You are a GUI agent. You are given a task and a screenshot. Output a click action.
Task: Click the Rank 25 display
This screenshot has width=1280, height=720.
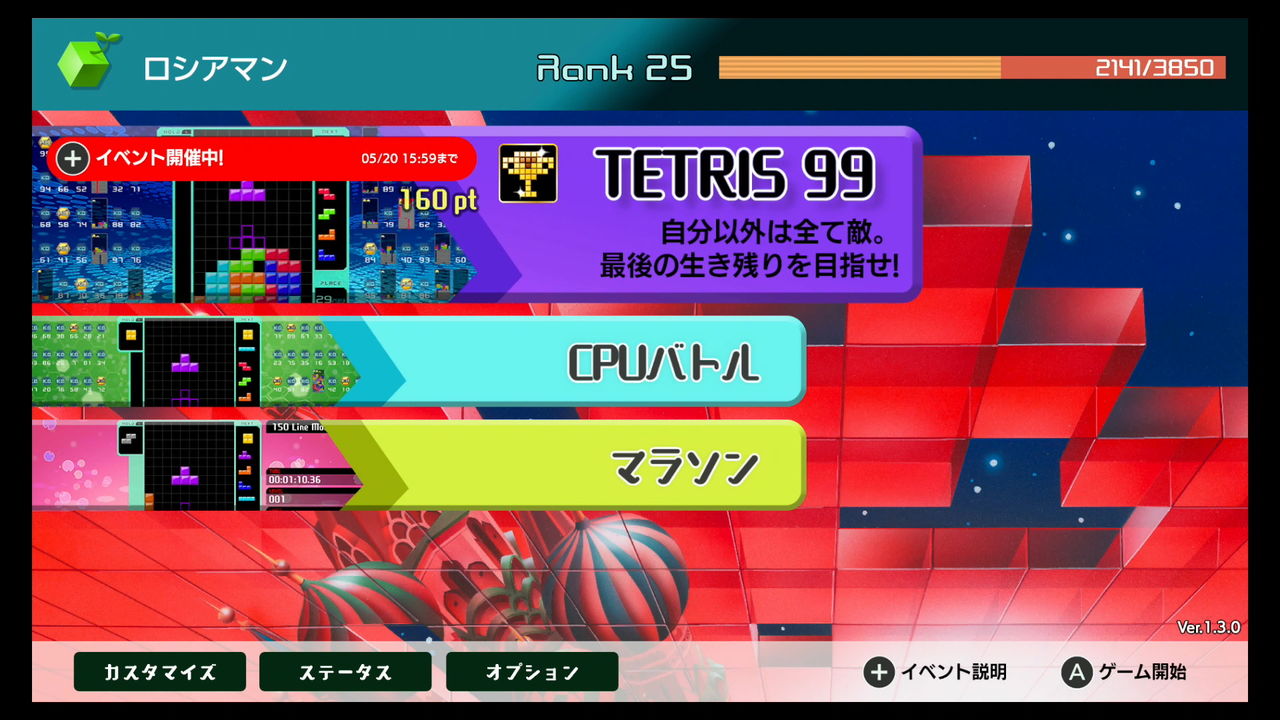[613, 67]
